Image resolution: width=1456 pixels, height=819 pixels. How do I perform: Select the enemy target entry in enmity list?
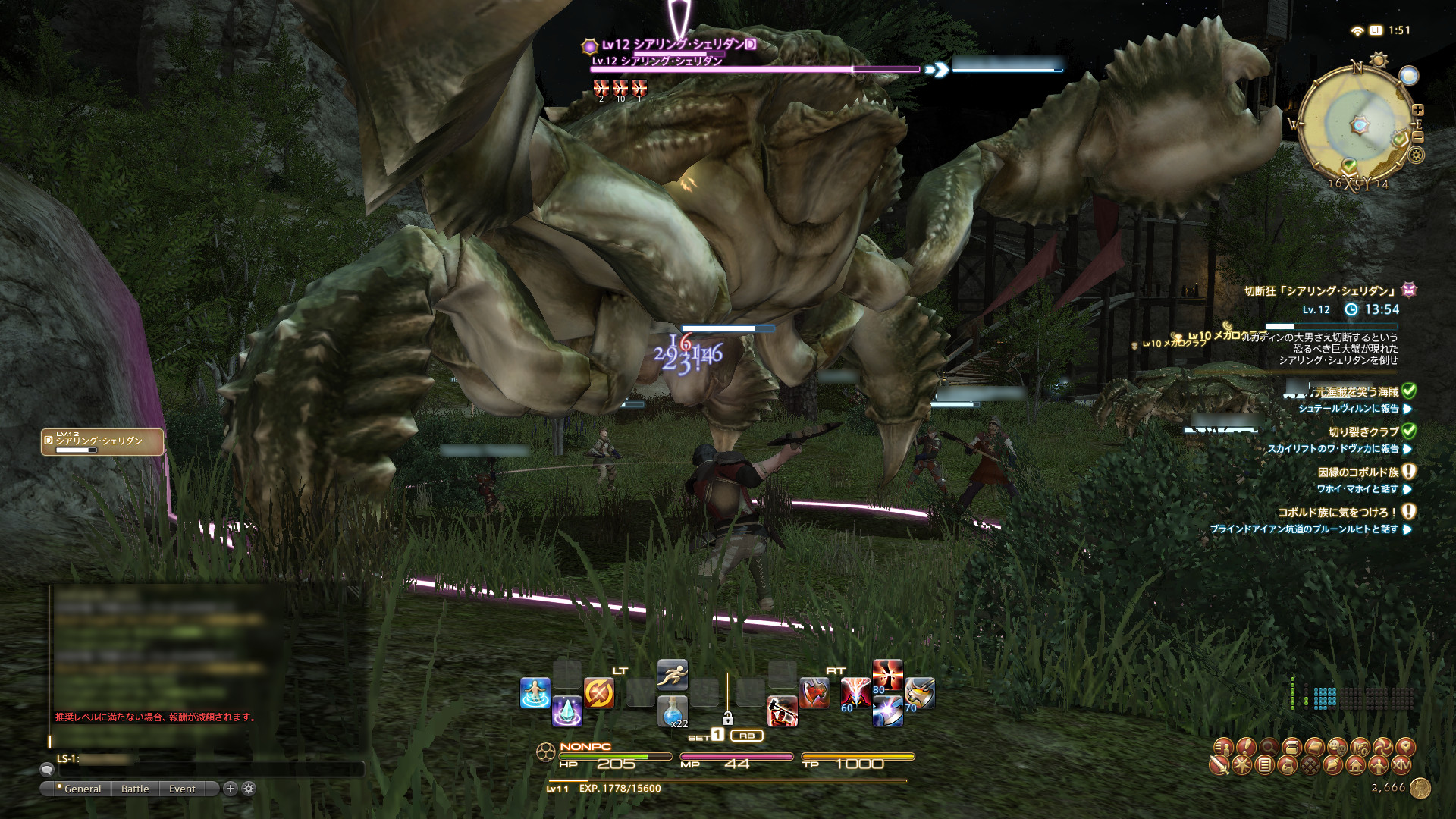point(102,442)
